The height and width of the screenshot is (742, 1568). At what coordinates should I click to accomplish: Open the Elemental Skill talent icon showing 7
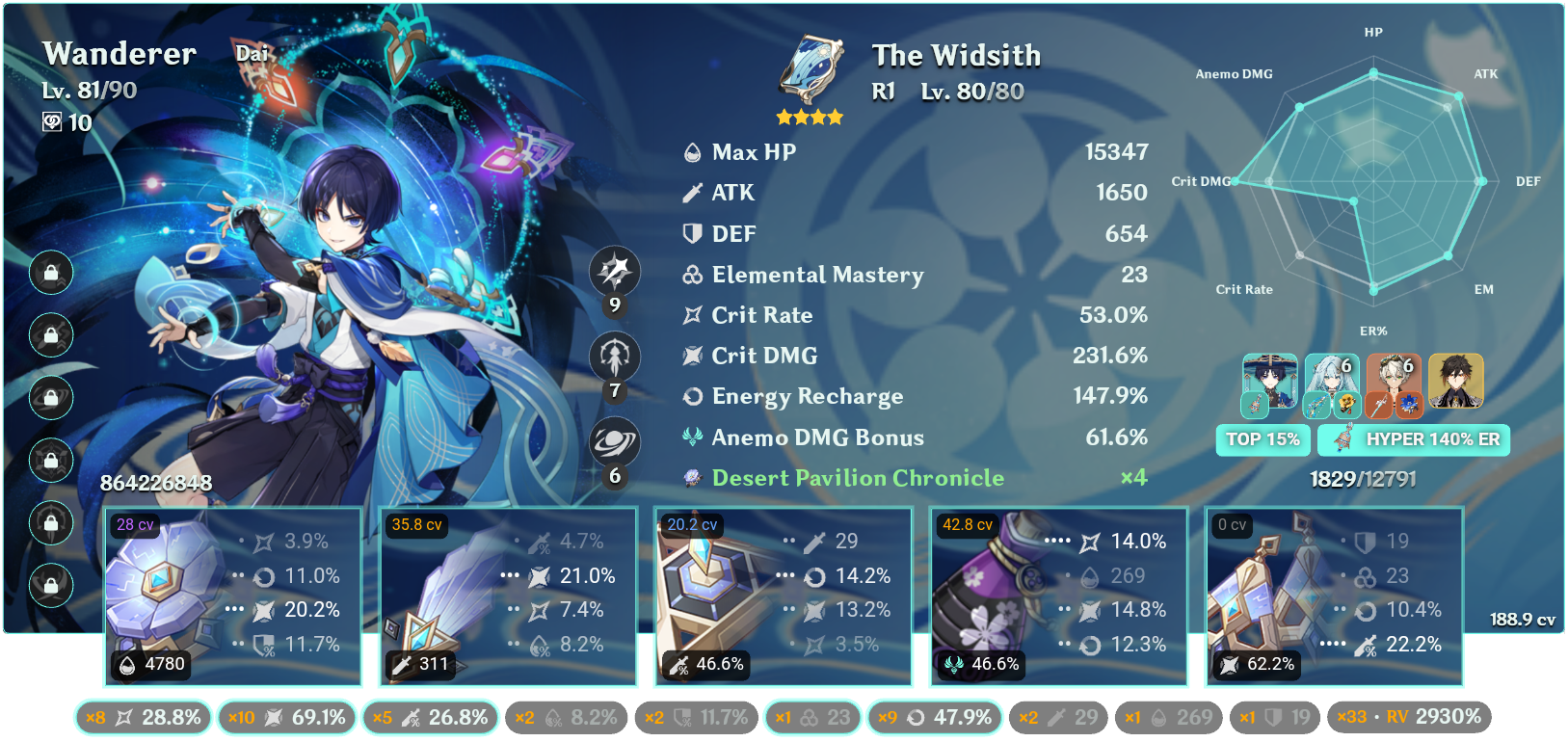[615, 356]
